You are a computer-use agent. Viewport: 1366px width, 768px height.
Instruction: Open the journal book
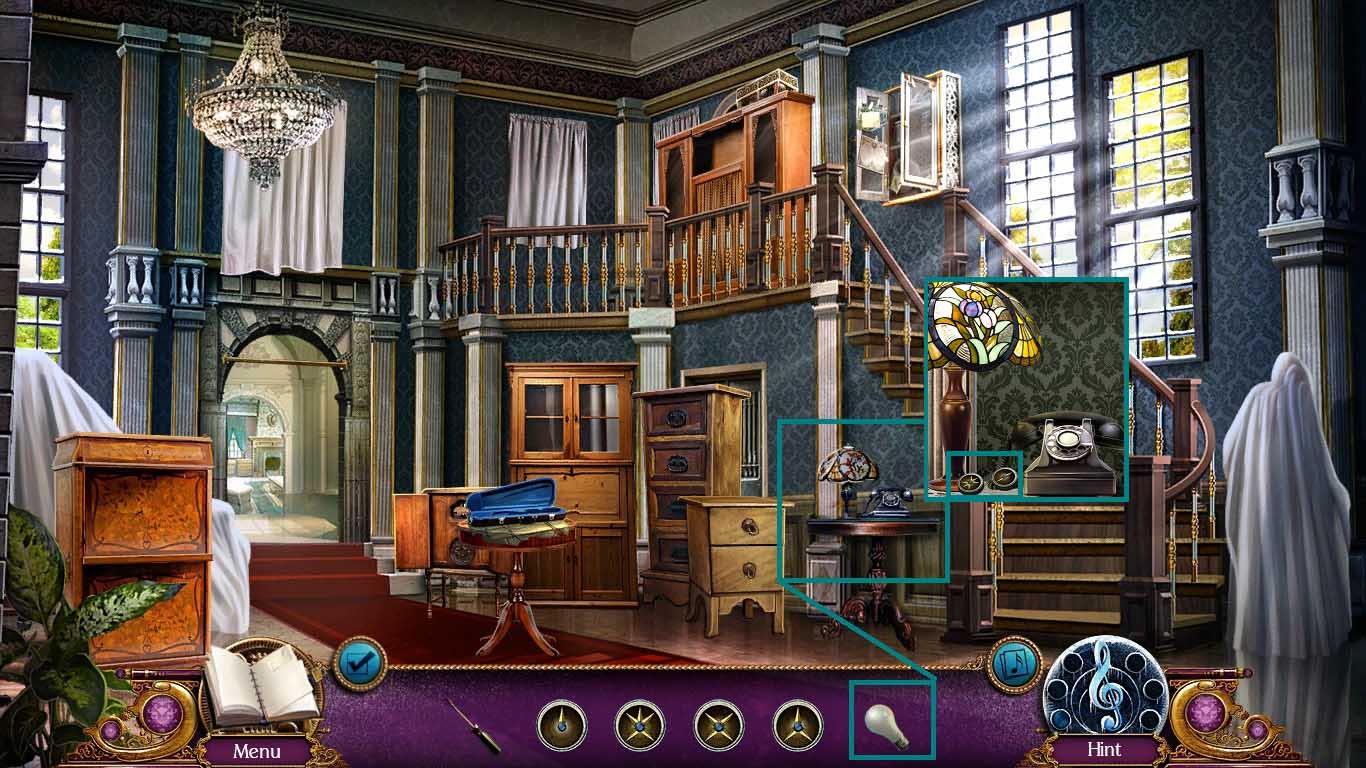coord(260,685)
